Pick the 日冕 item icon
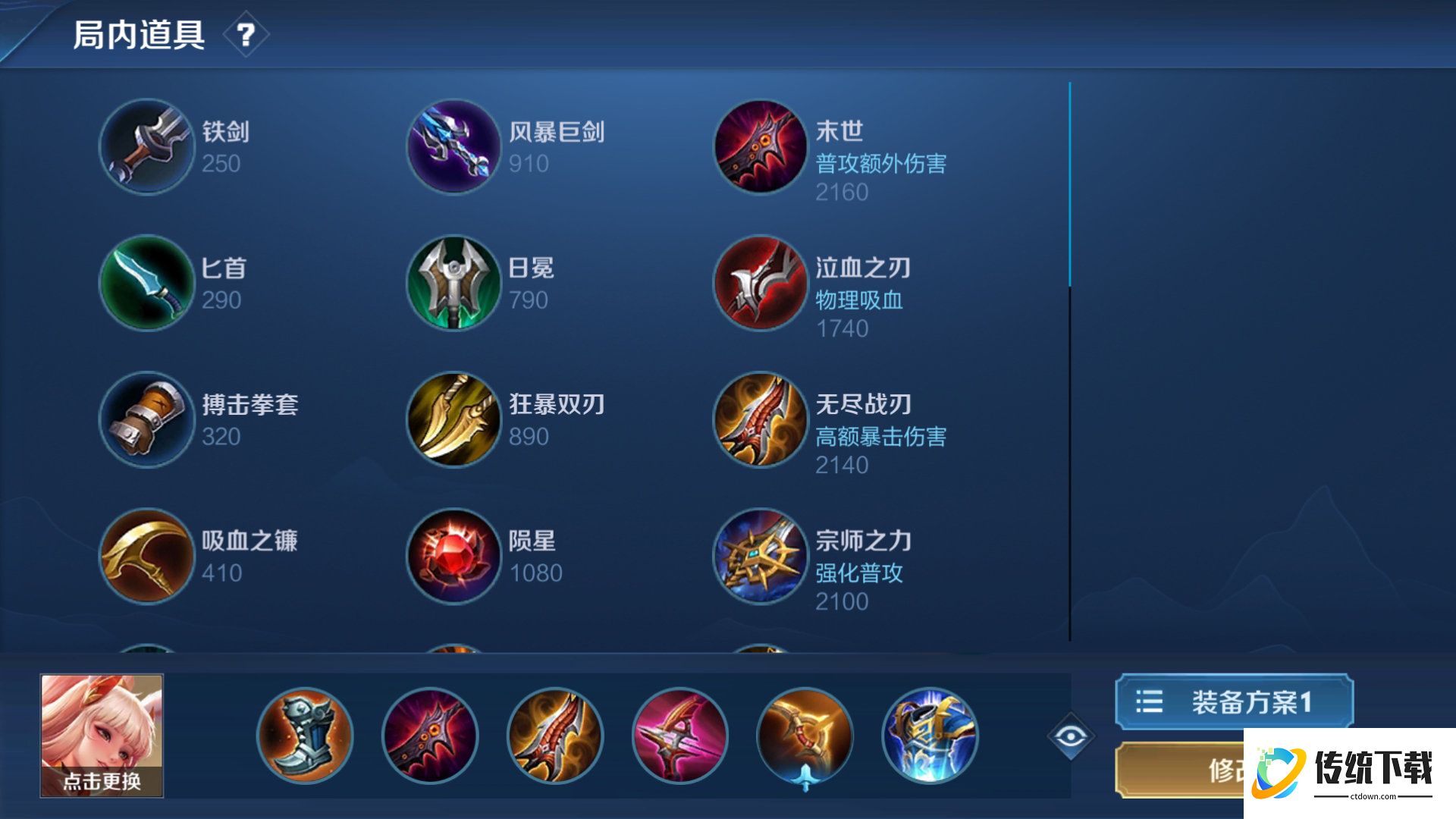This screenshot has width=1456, height=819. [x=453, y=283]
